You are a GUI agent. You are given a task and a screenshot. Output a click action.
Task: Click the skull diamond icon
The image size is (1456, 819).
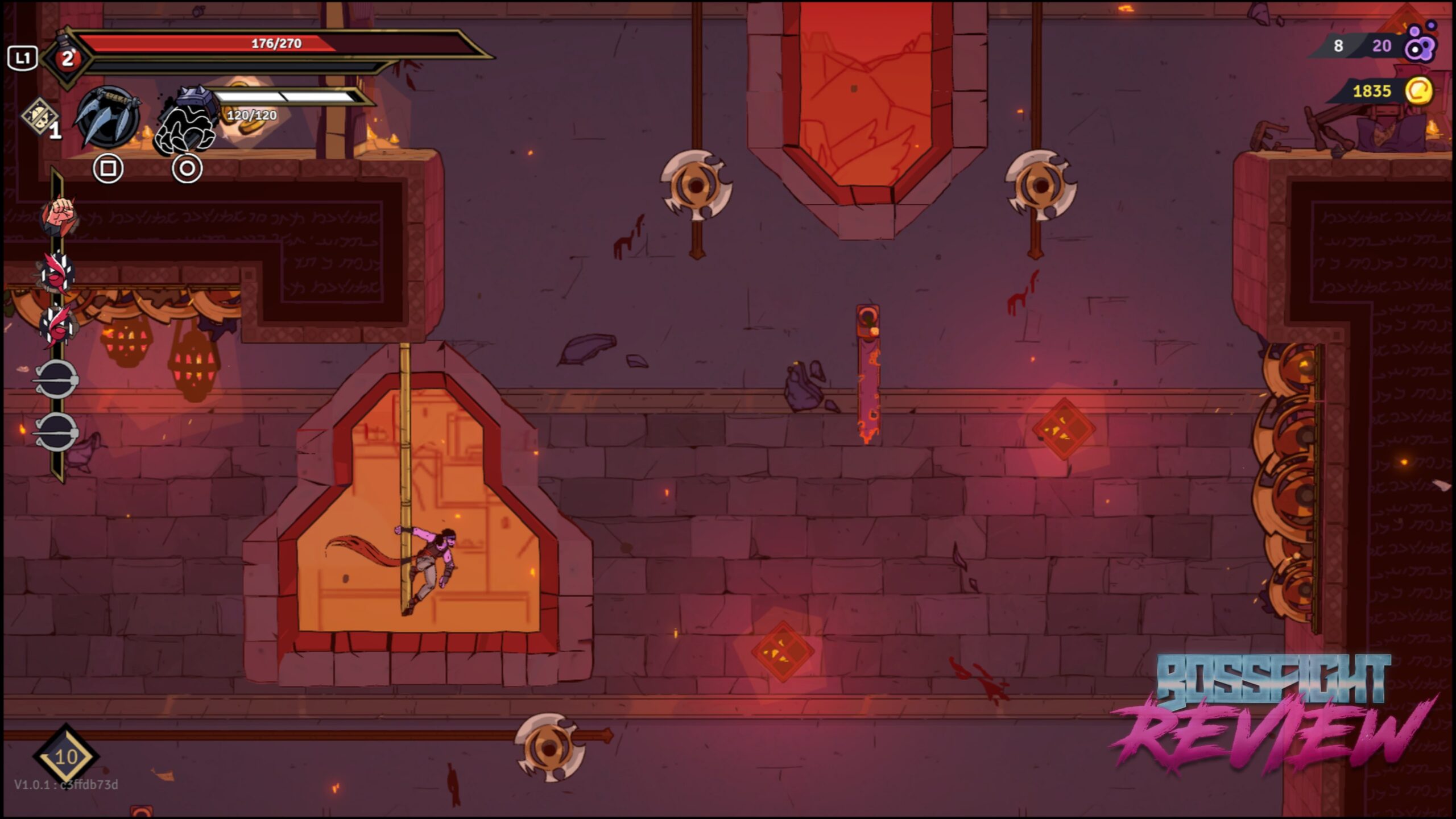tap(40, 117)
